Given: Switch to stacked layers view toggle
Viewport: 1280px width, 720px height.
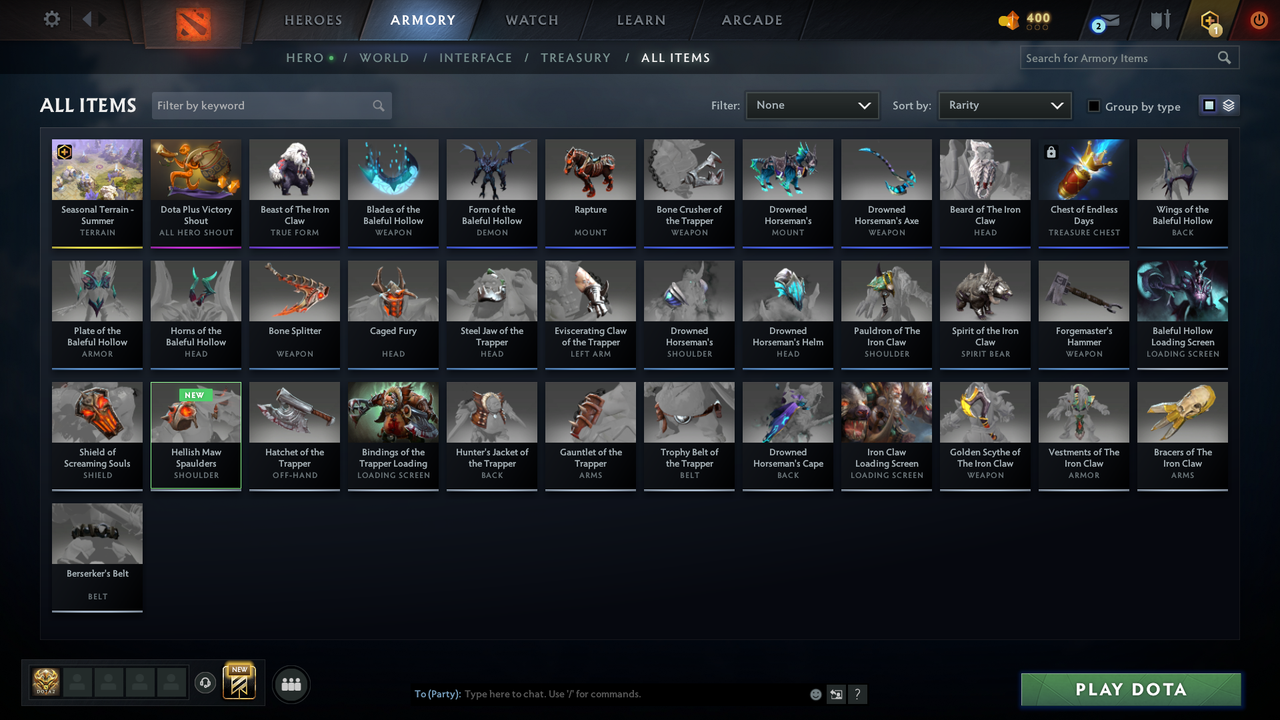Looking at the screenshot, I should (1227, 103).
